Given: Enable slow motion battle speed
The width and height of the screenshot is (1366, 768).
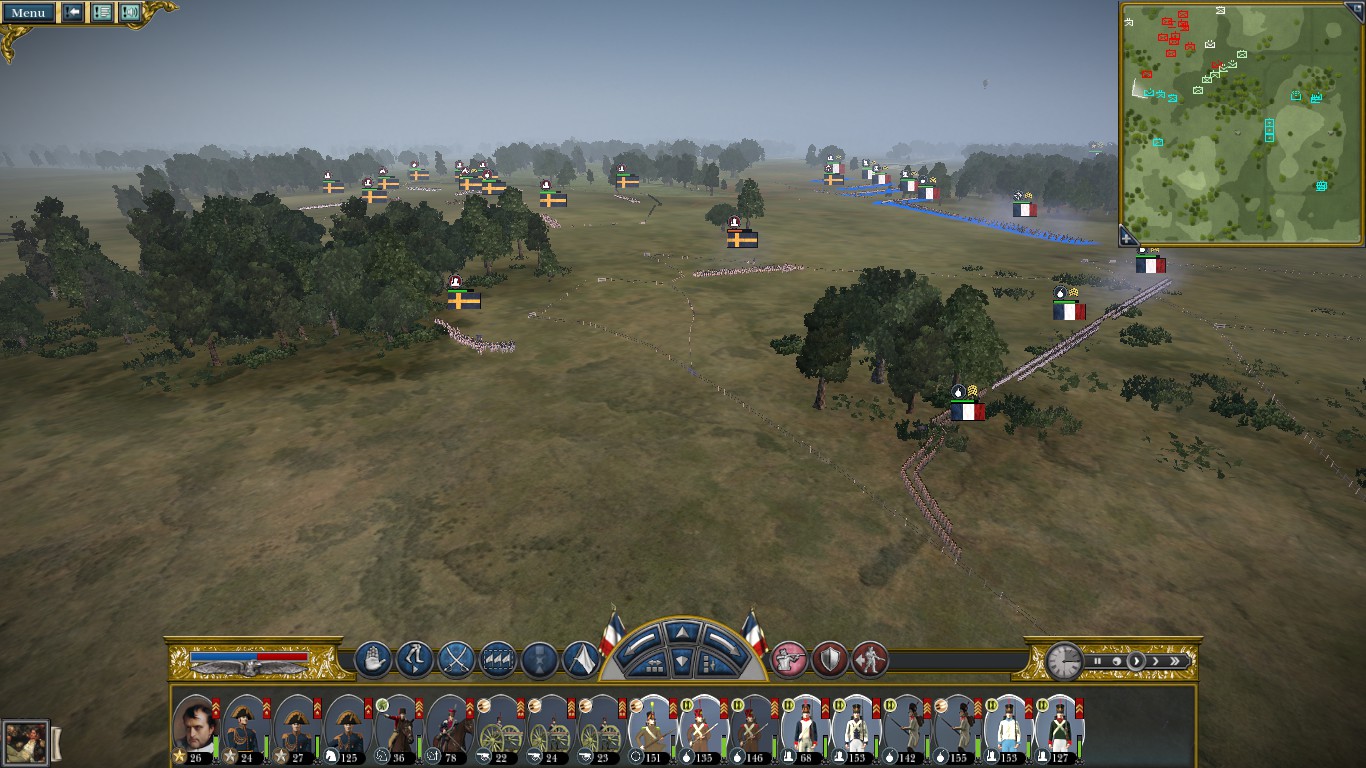Looking at the screenshot, I should pyautogui.click(x=1116, y=661).
